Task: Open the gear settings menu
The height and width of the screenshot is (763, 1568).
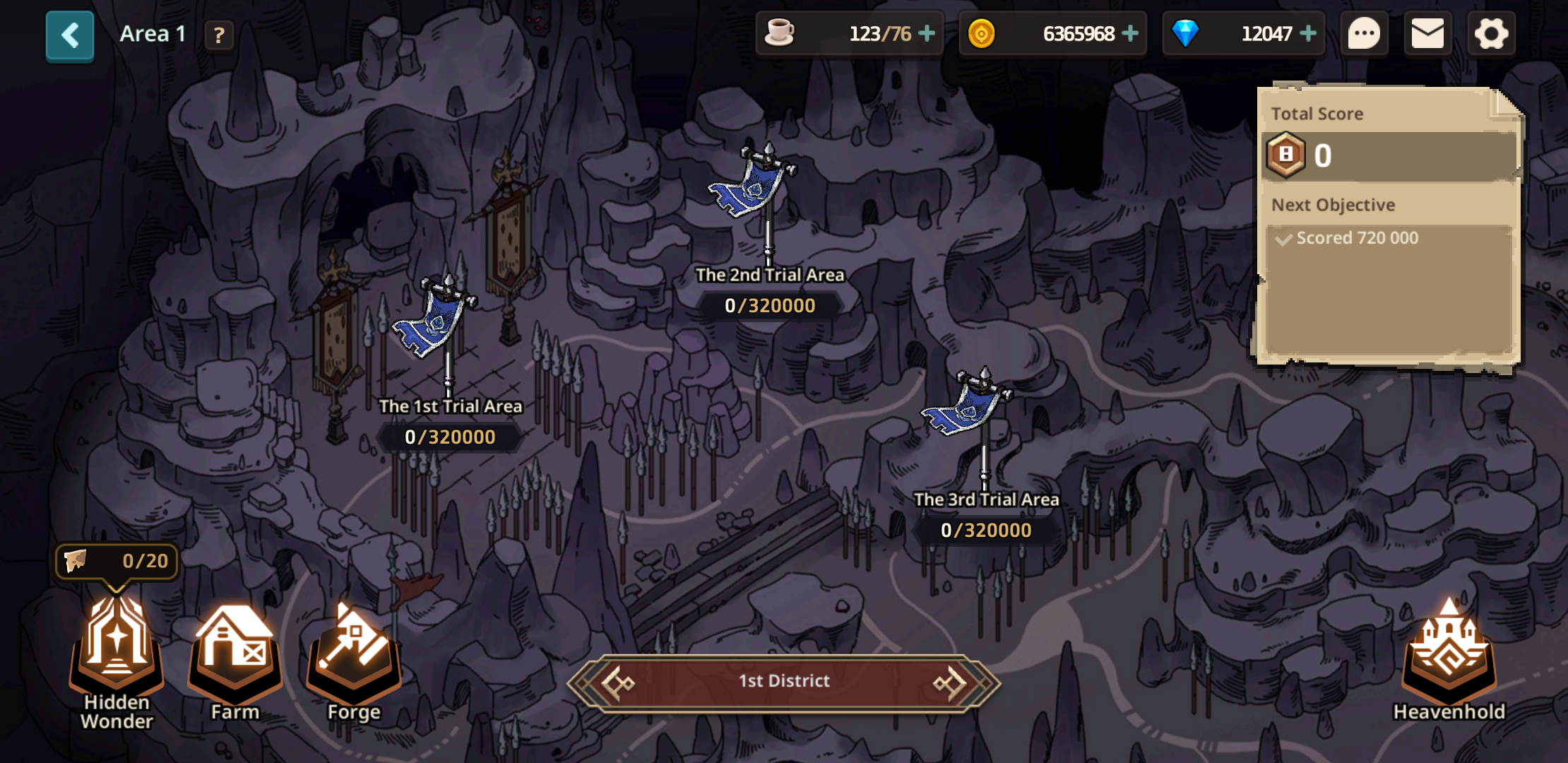Action: pyautogui.click(x=1491, y=34)
